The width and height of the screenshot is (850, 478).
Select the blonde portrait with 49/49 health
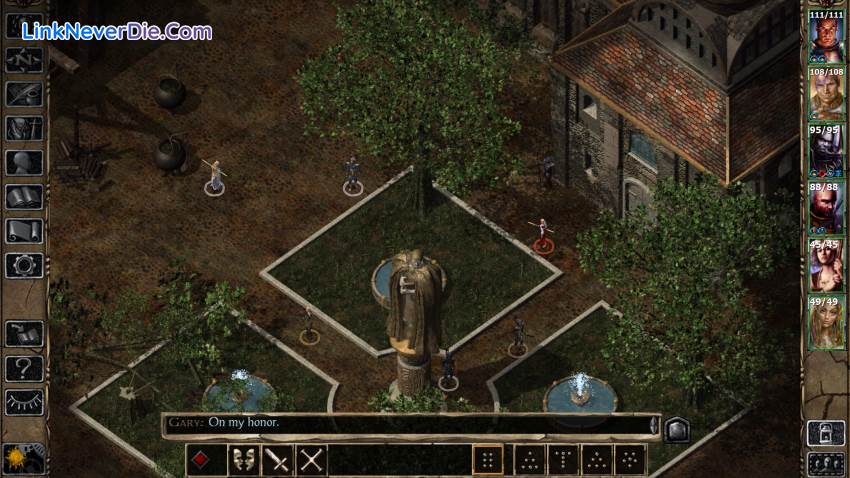click(x=825, y=323)
